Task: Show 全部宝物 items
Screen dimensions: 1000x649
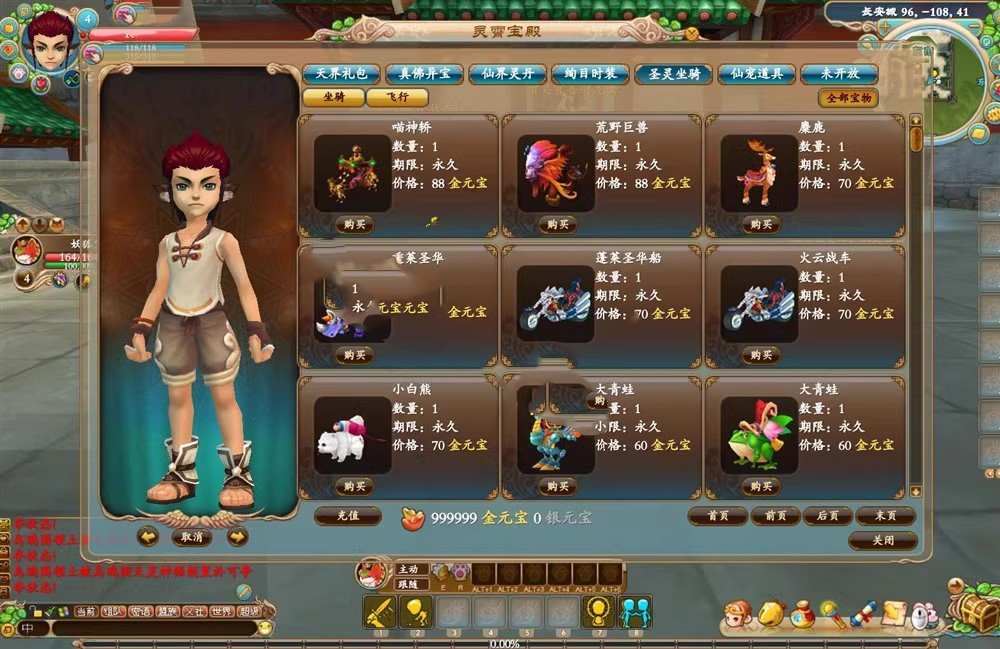Action: 848,98
